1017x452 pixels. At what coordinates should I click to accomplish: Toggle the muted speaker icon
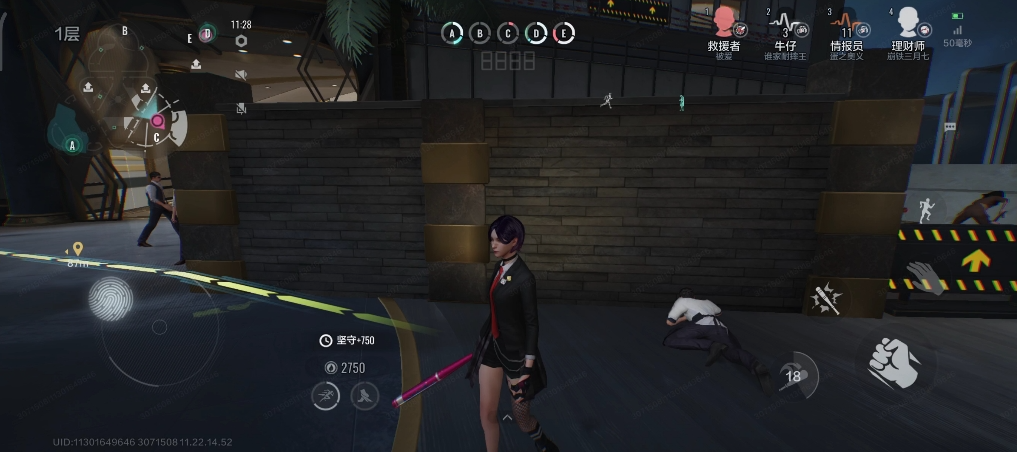pos(241,75)
